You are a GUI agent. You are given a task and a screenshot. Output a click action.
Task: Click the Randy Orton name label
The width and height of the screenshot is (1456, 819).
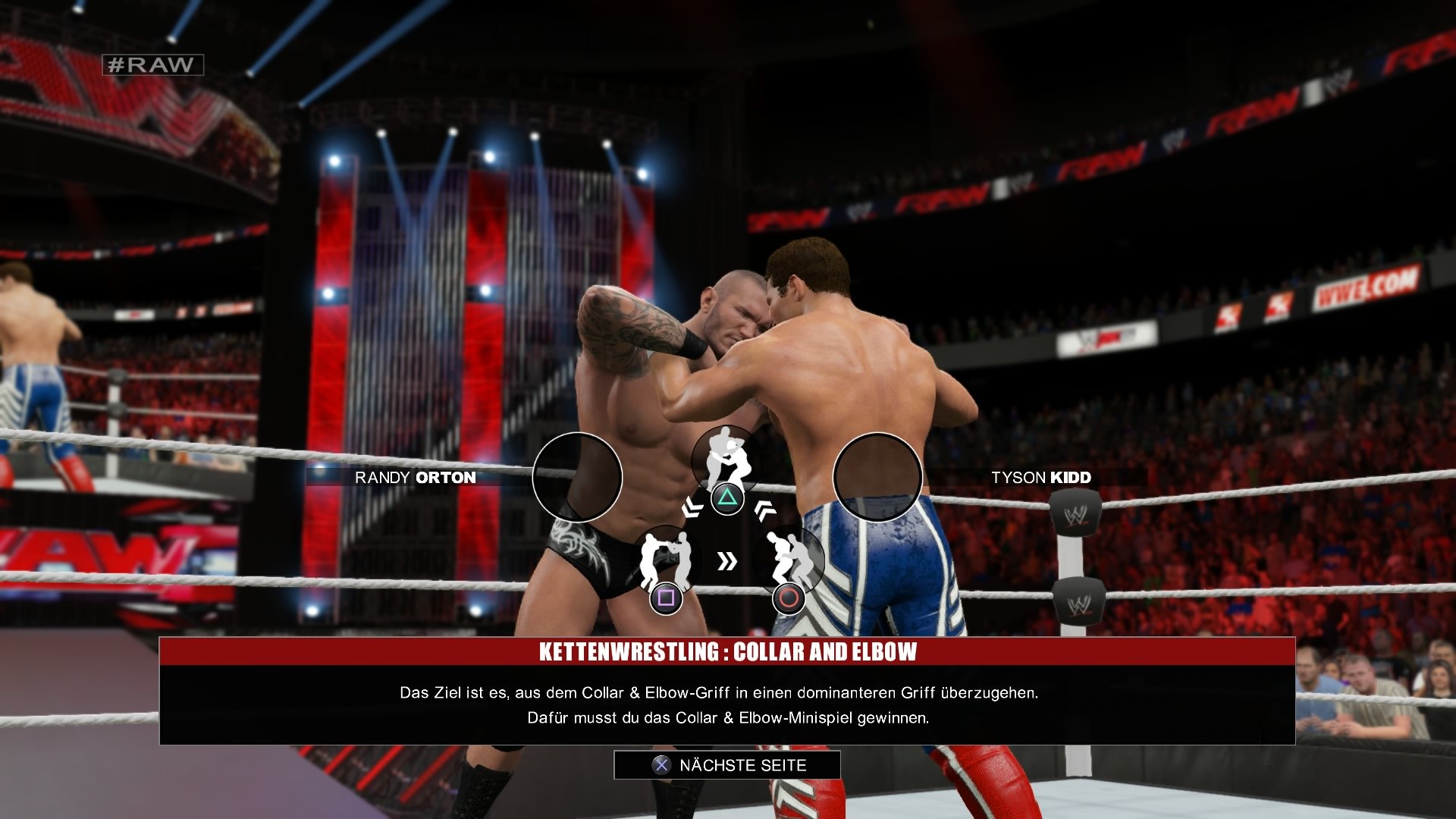416,479
